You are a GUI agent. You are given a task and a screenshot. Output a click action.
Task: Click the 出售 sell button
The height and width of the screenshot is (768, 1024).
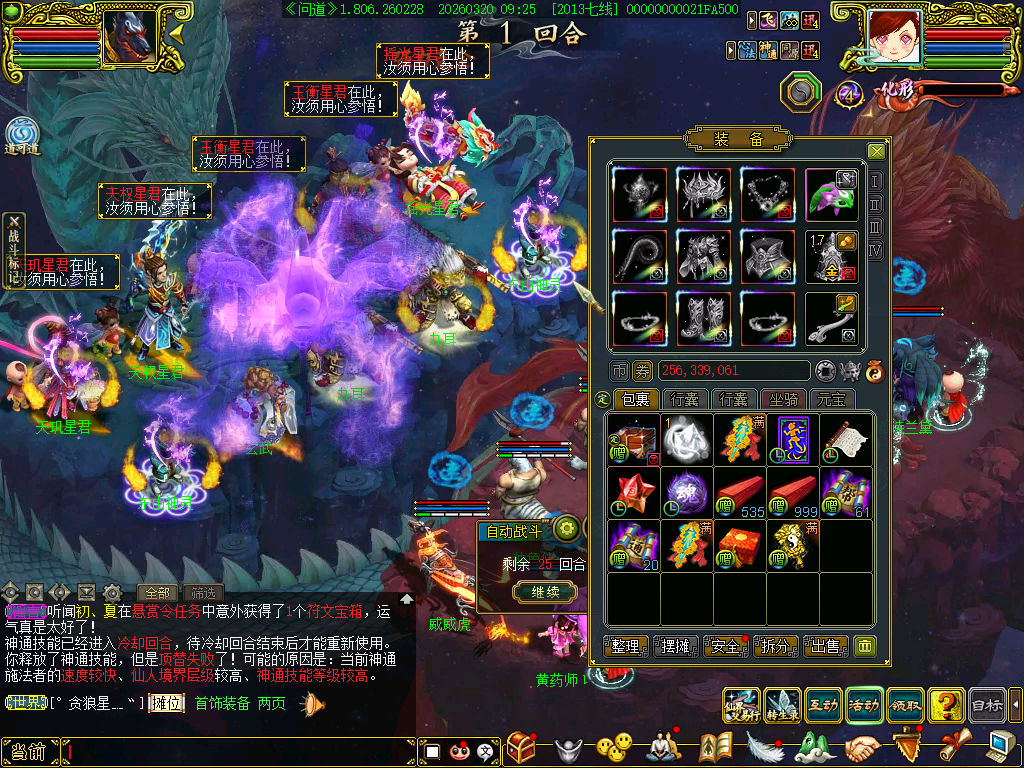(826, 646)
